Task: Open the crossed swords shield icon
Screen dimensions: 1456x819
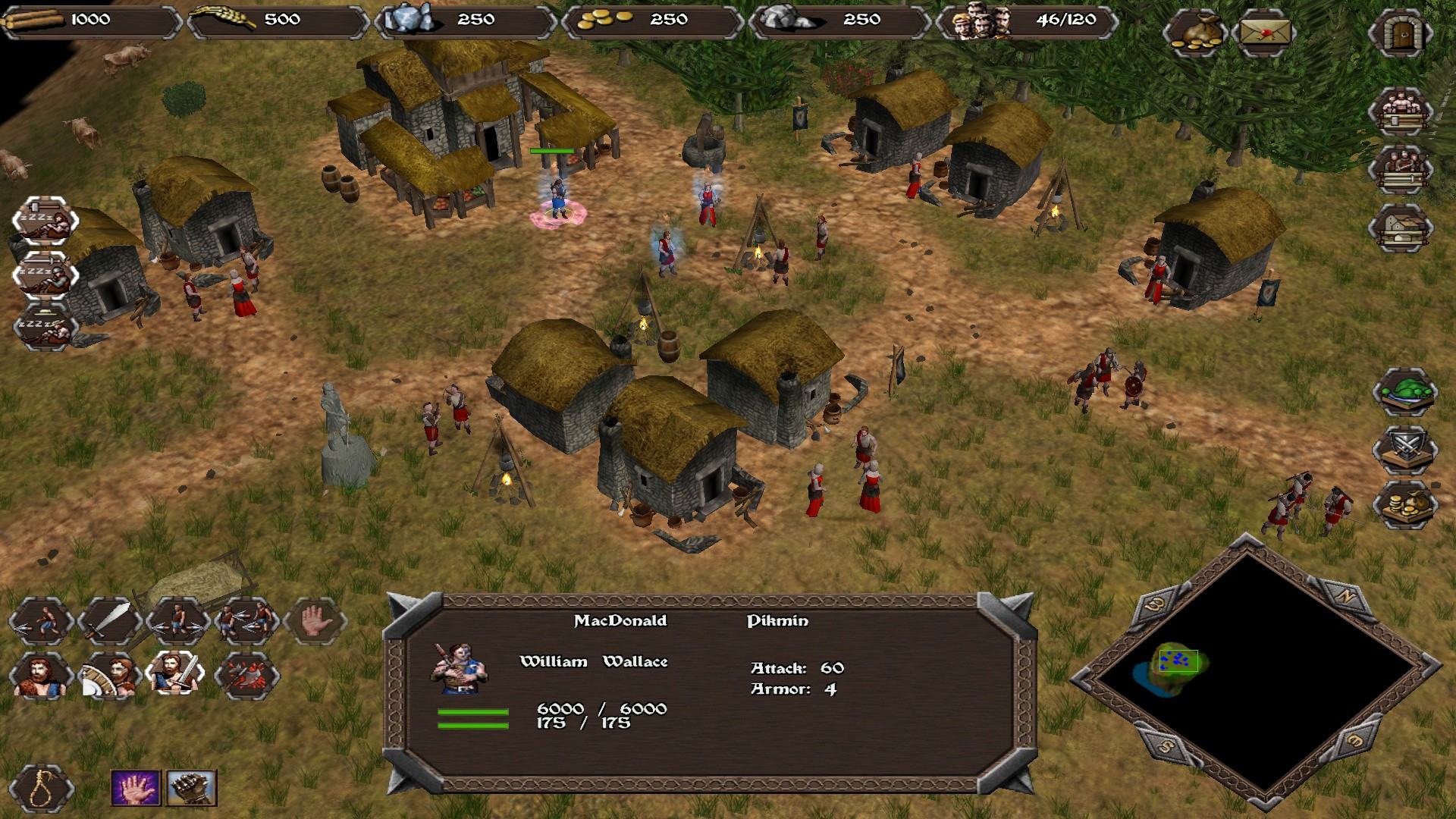Action: (1404, 448)
